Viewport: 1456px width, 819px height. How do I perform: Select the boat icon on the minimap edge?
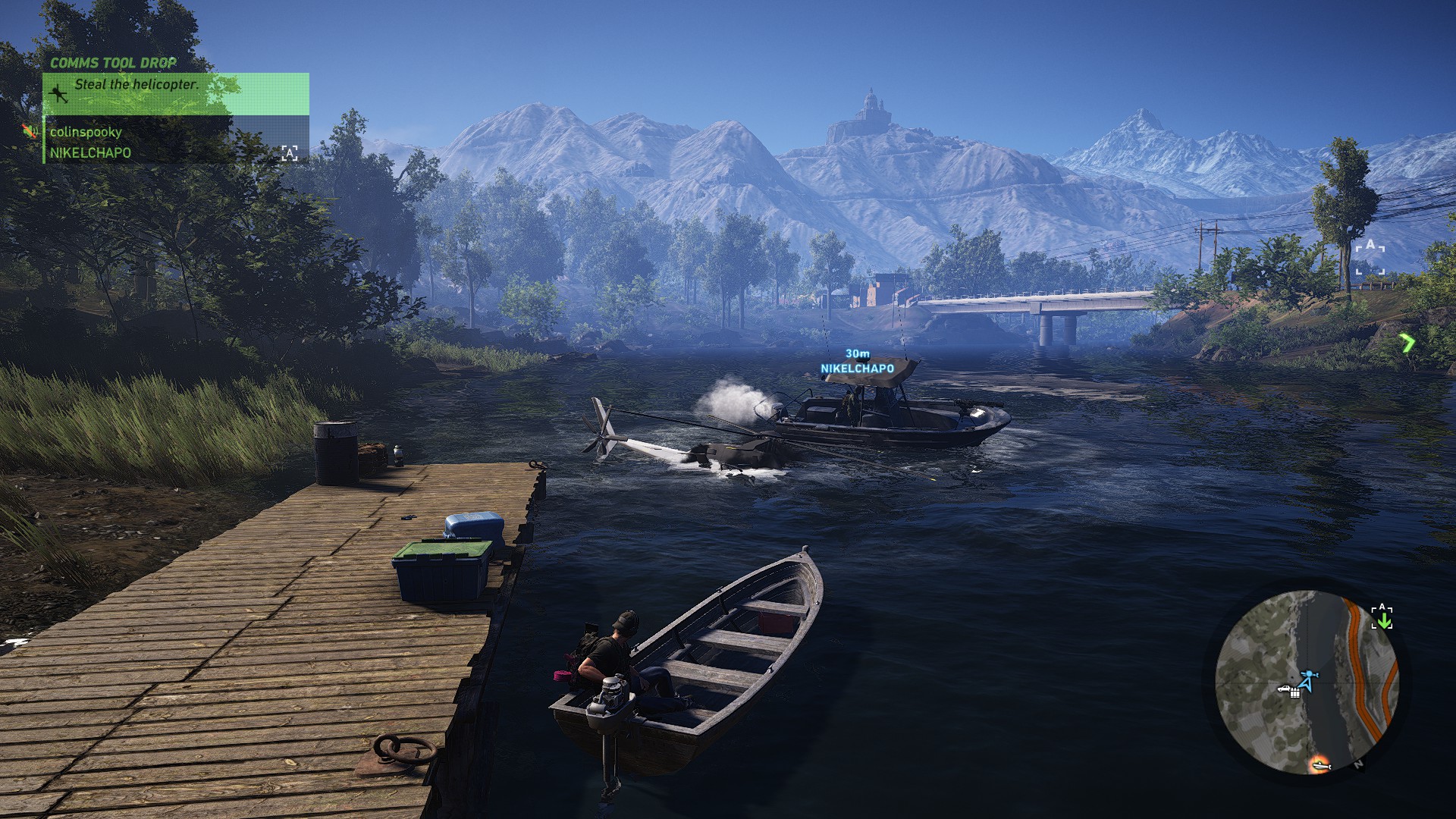click(x=1320, y=765)
